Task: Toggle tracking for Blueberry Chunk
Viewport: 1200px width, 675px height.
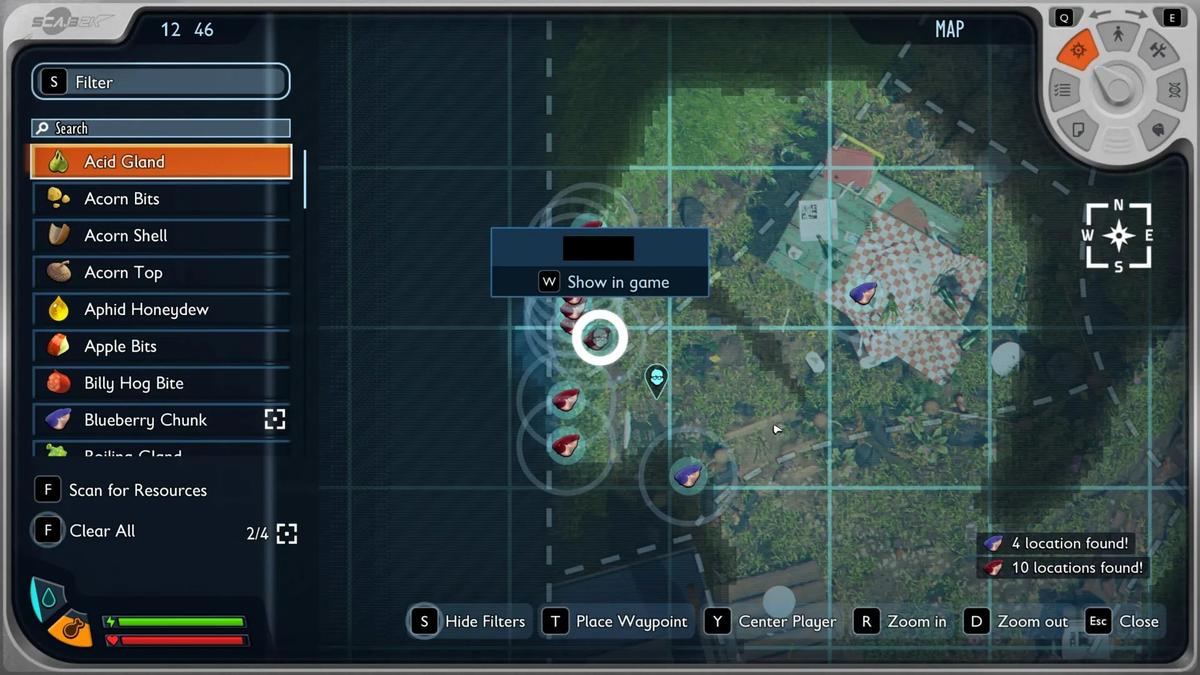Action: pyautogui.click(x=275, y=420)
